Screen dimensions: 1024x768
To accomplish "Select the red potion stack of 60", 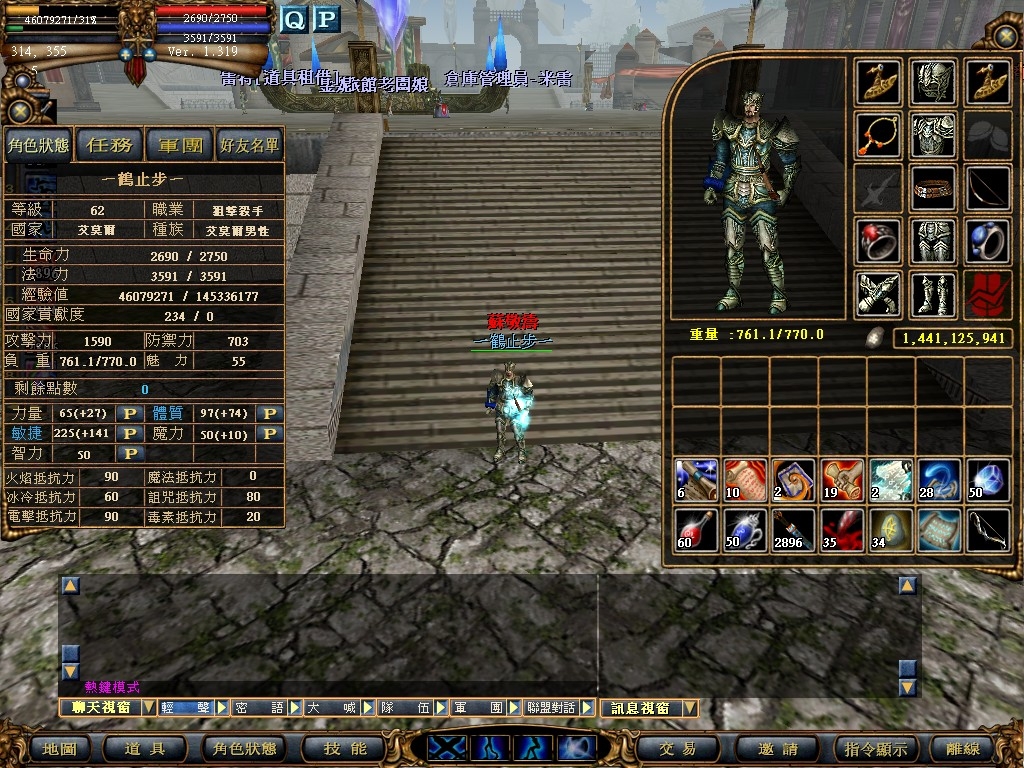I will [695, 529].
